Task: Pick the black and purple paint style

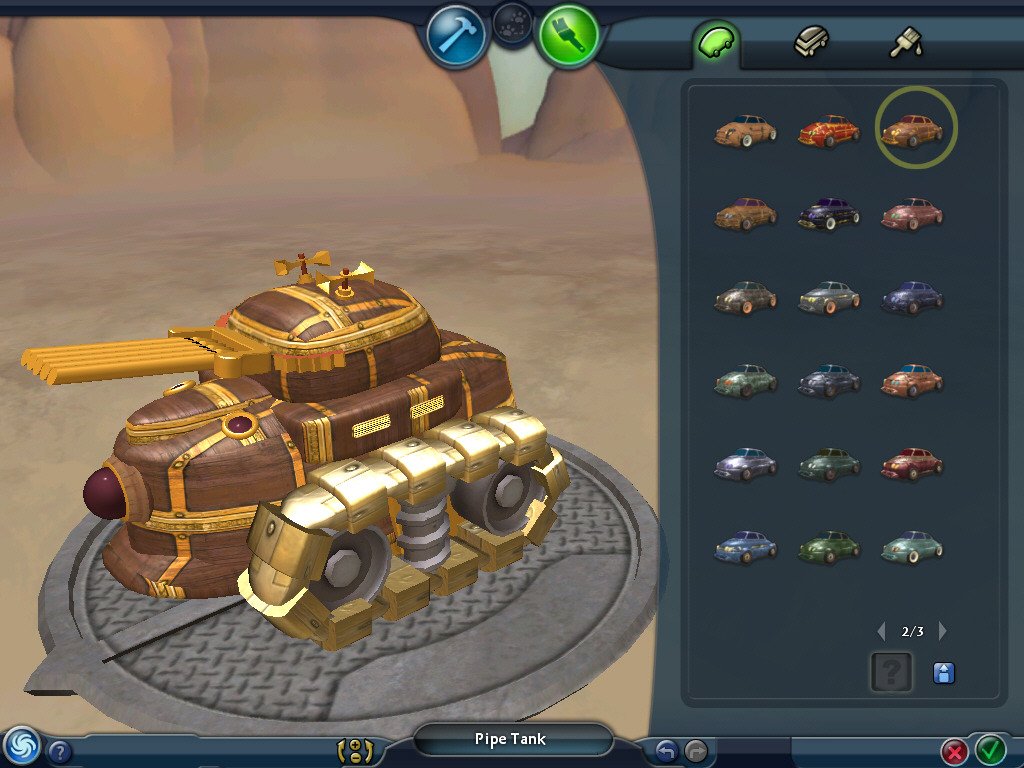Action: tap(829, 213)
